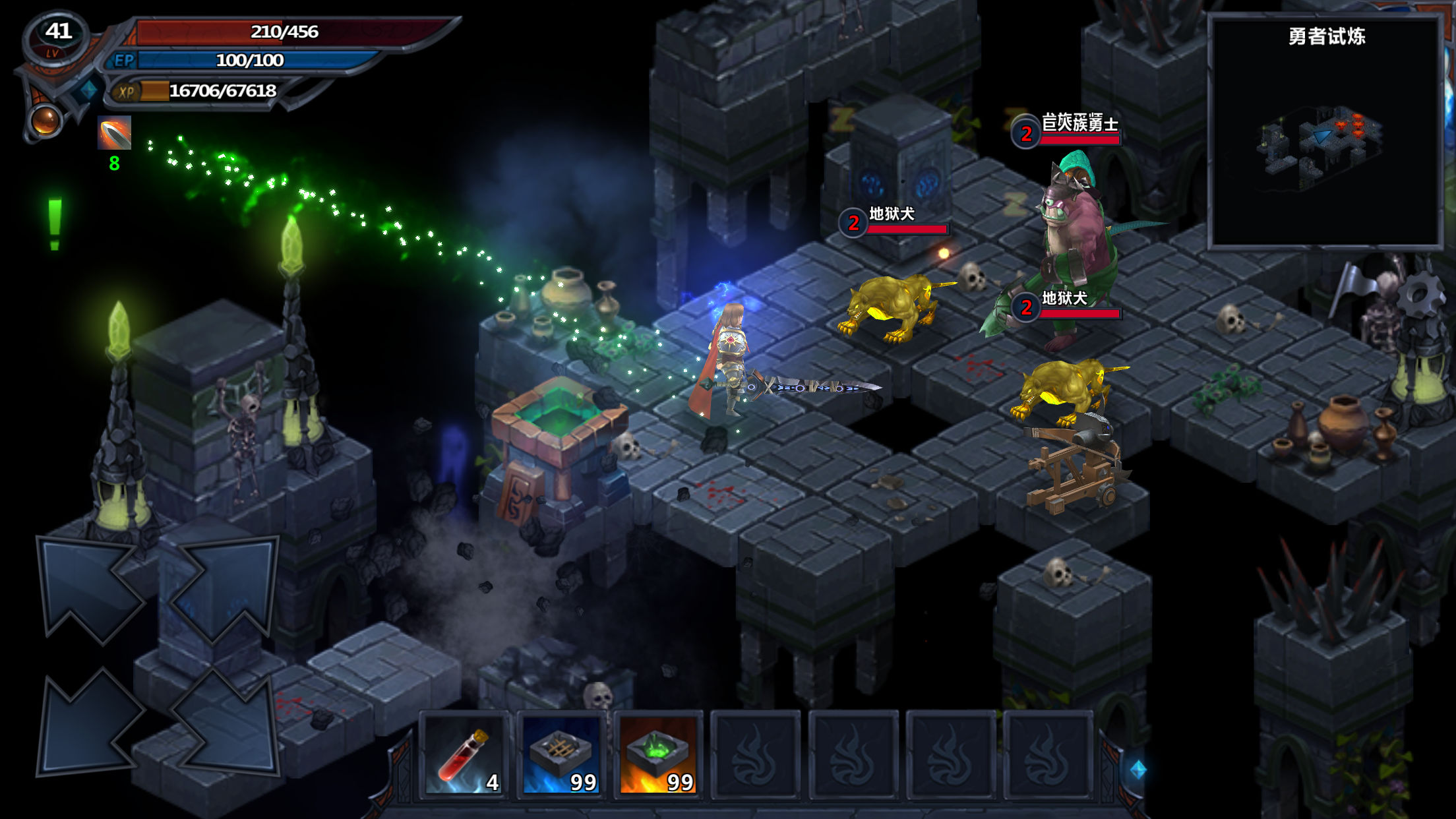Image resolution: width=1456 pixels, height=819 pixels.
Task: Open the 勇者试炼 minimap
Action: pyautogui.click(x=1325, y=133)
